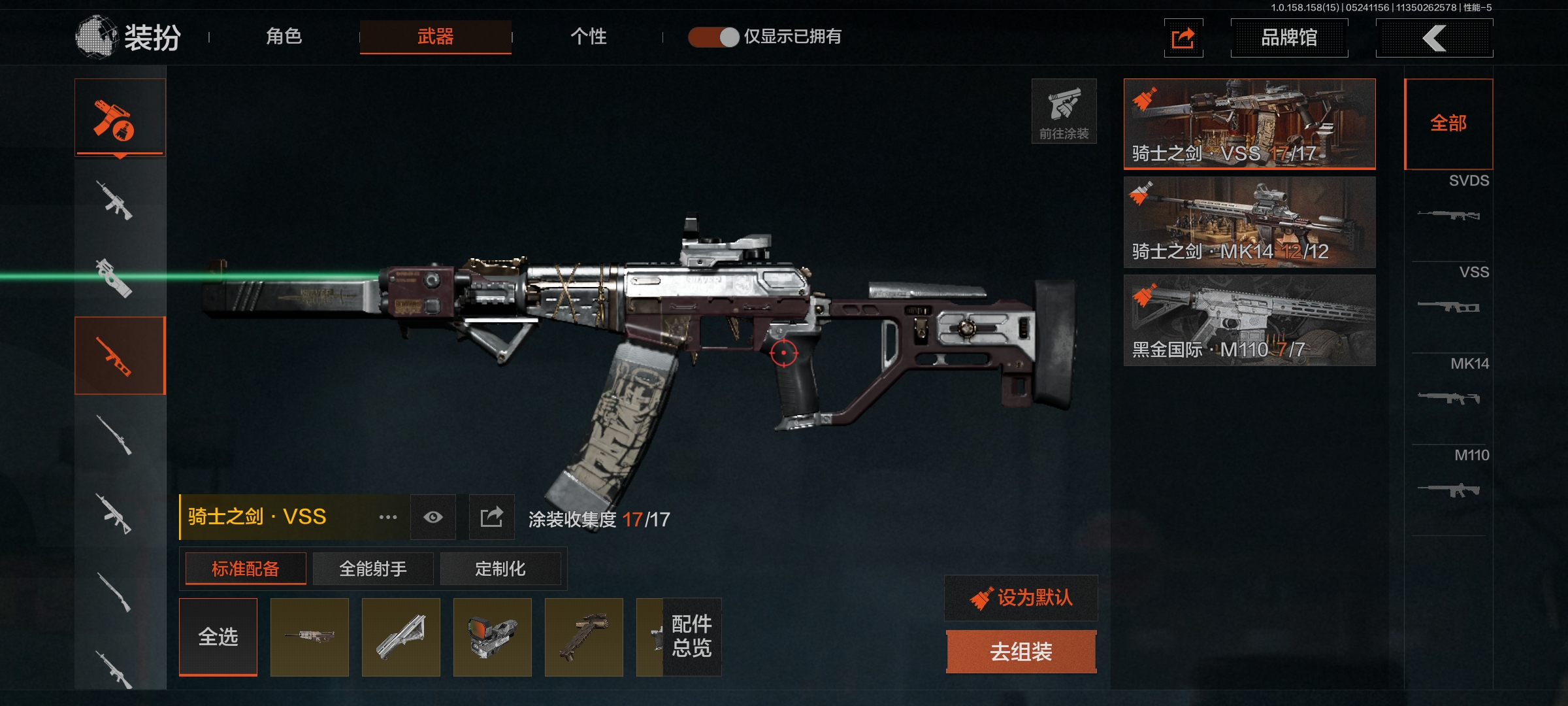Select the 标准配备 loadout tab
The width and height of the screenshot is (1568, 706).
pyautogui.click(x=246, y=569)
